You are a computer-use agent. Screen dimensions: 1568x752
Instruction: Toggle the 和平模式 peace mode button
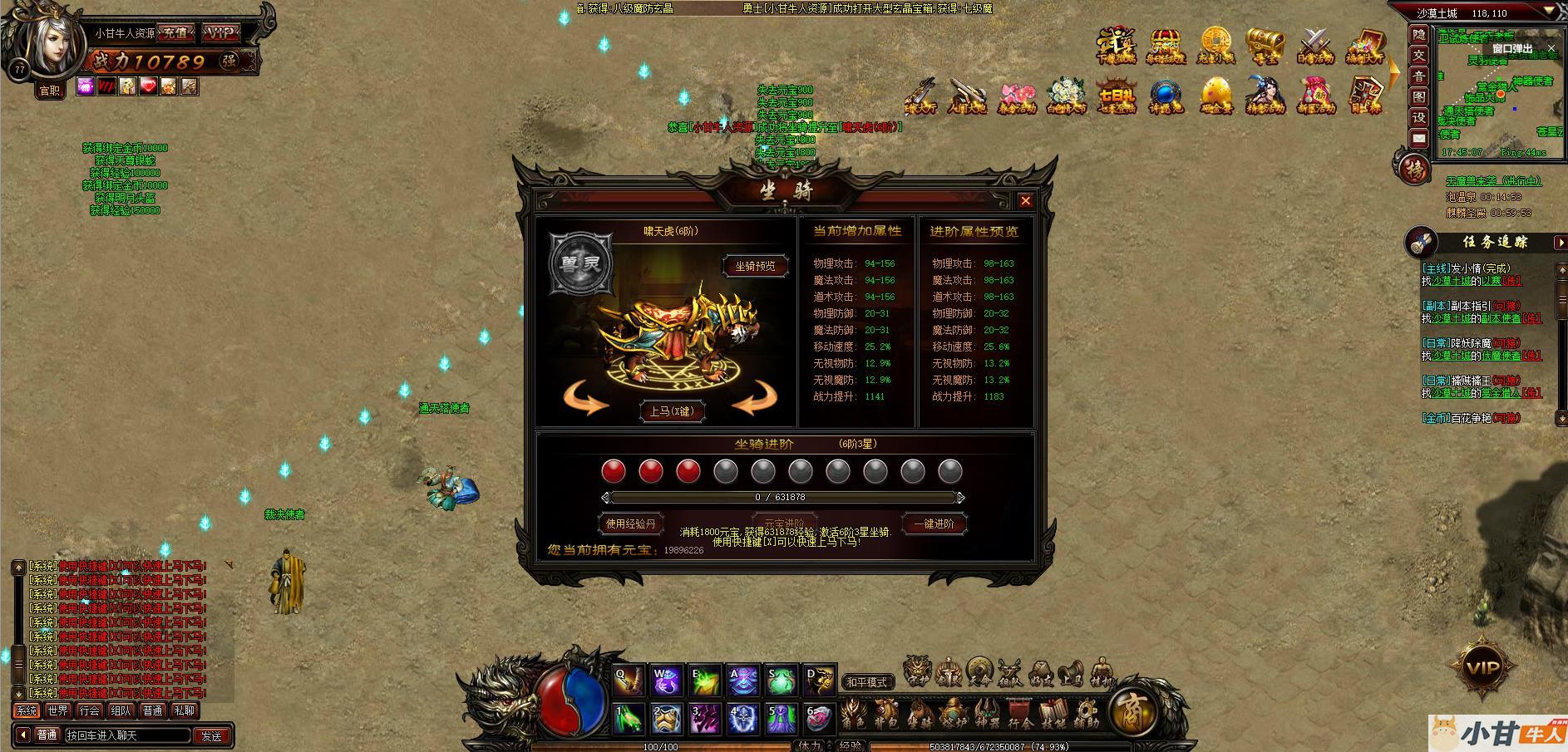pyautogui.click(x=867, y=682)
